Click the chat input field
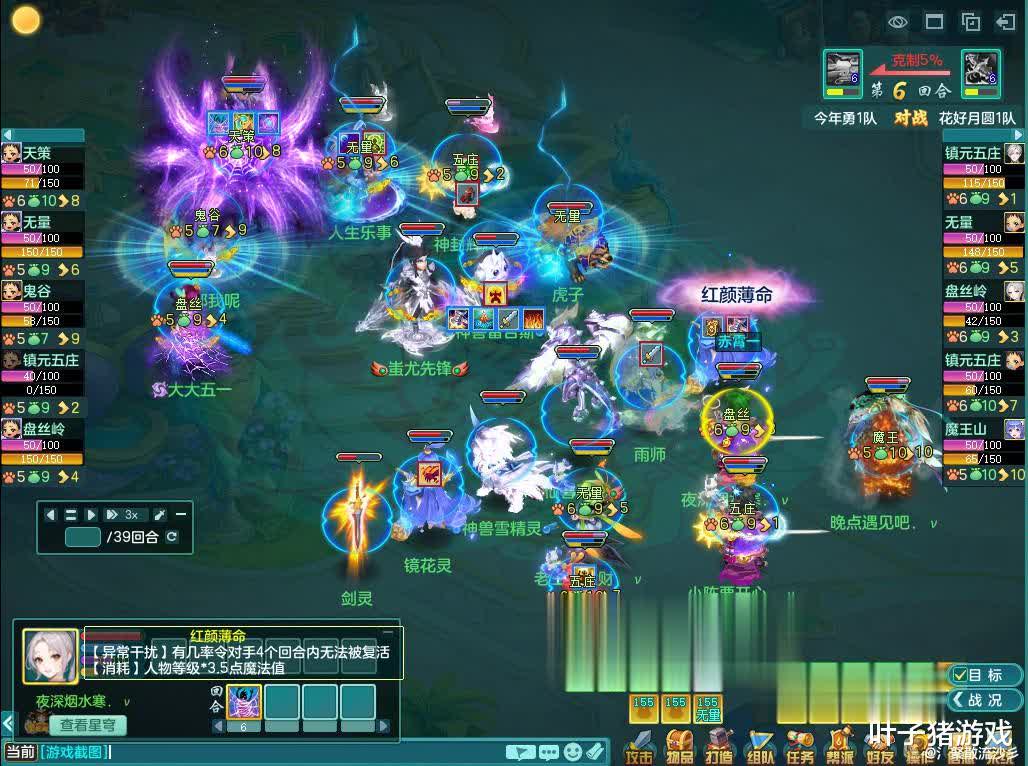The width and height of the screenshot is (1028, 766). [x=300, y=752]
